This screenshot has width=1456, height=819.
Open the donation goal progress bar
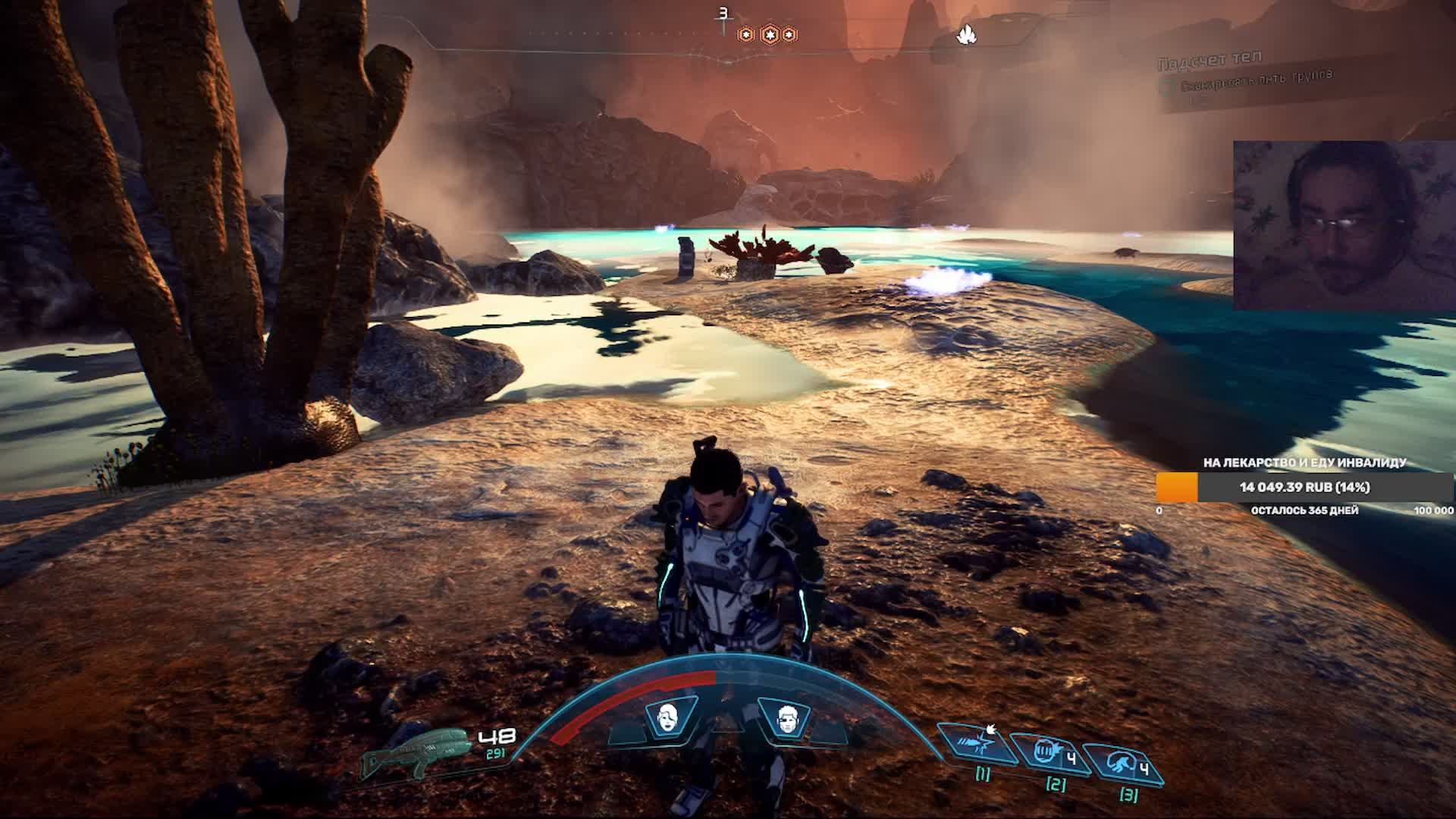[x=1304, y=487]
